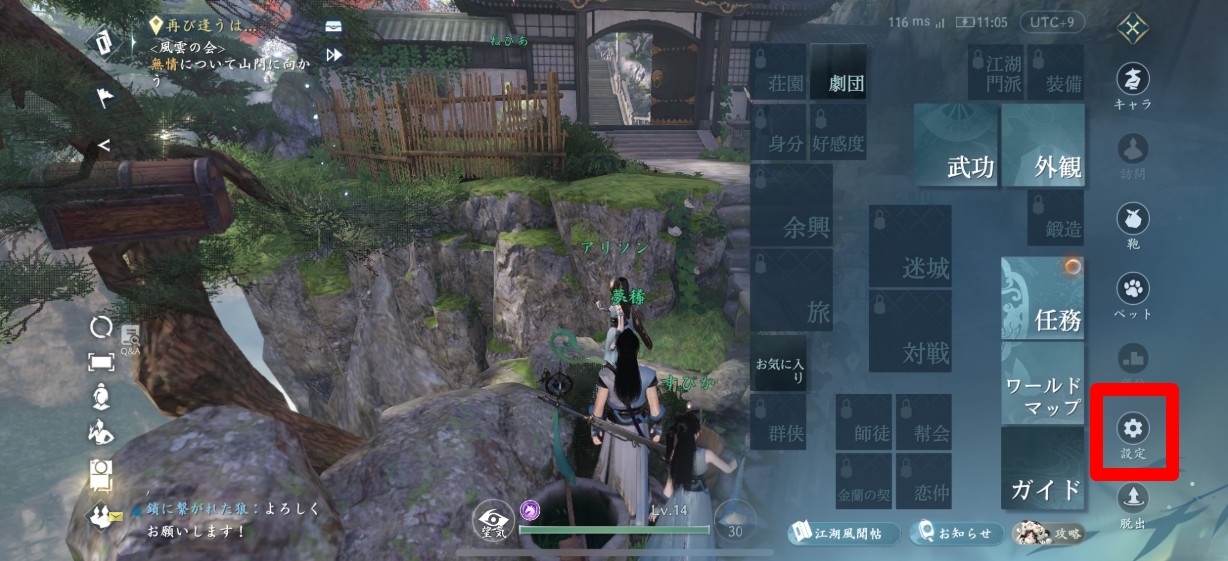Open the お知らせ notices button
1228x561 pixels.
955,533
